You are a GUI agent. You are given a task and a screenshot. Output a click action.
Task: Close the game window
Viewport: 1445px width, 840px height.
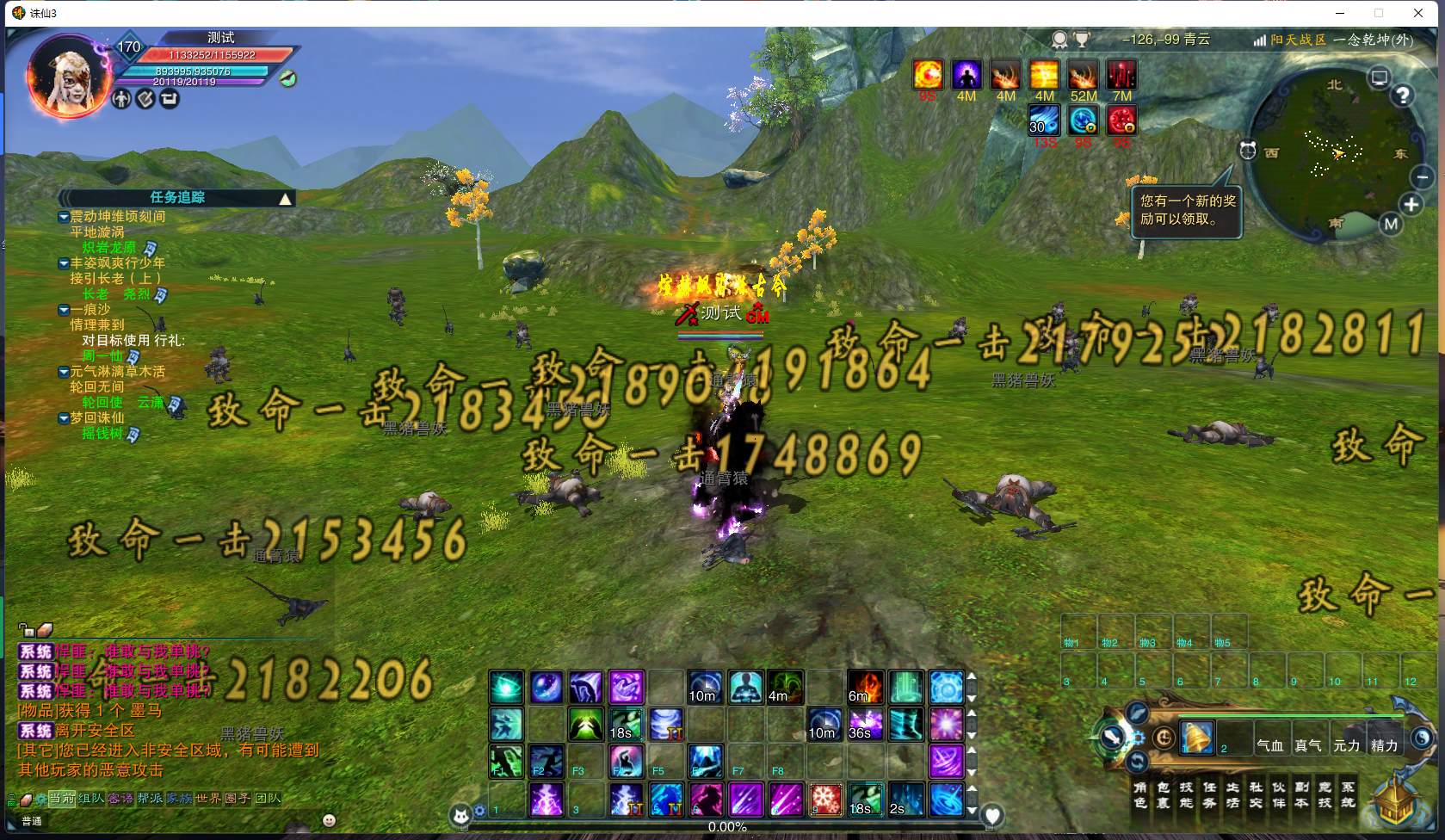(x=1418, y=13)
